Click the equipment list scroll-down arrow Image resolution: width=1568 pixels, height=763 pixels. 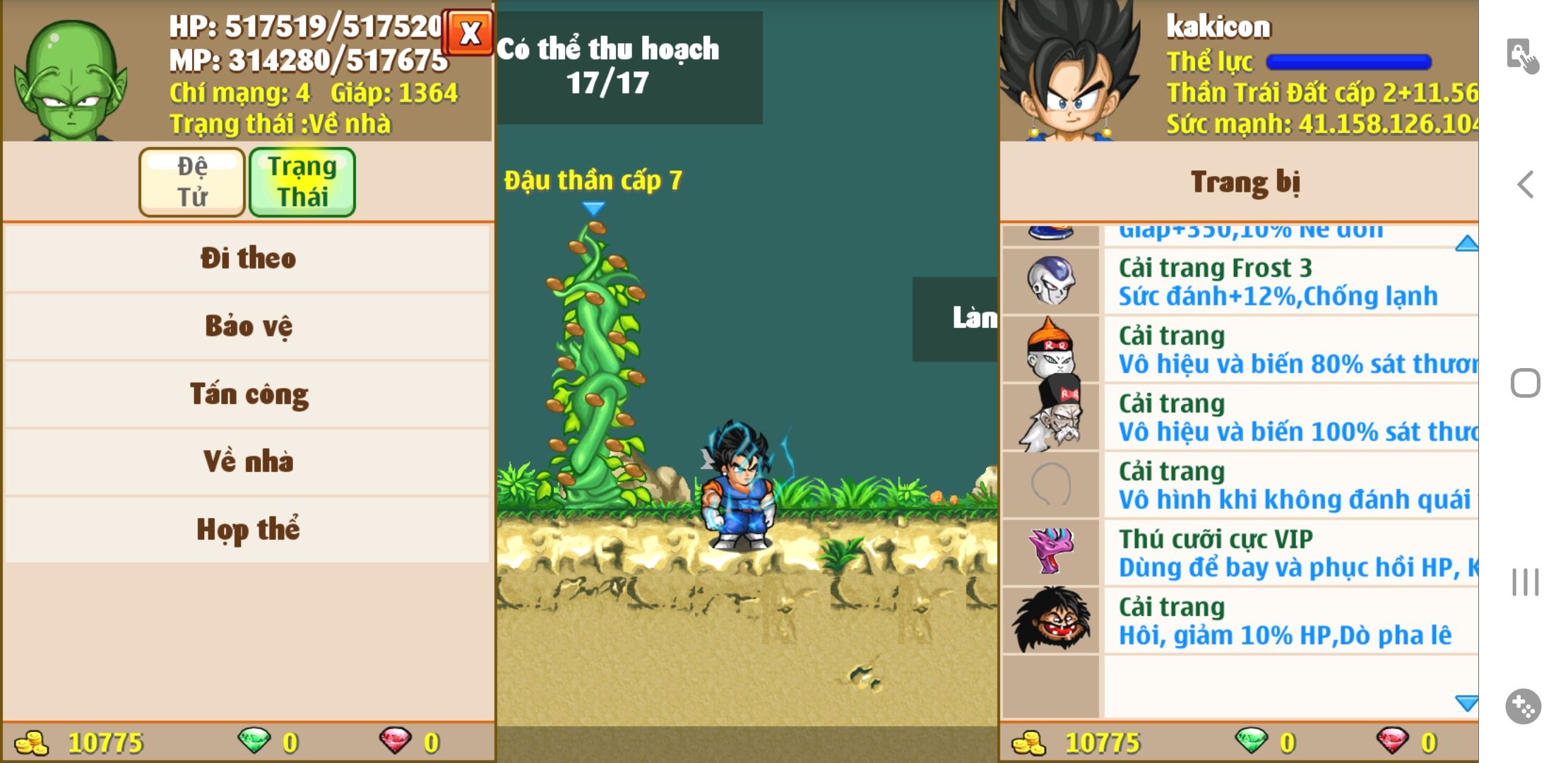click(x=1466, y=702)
